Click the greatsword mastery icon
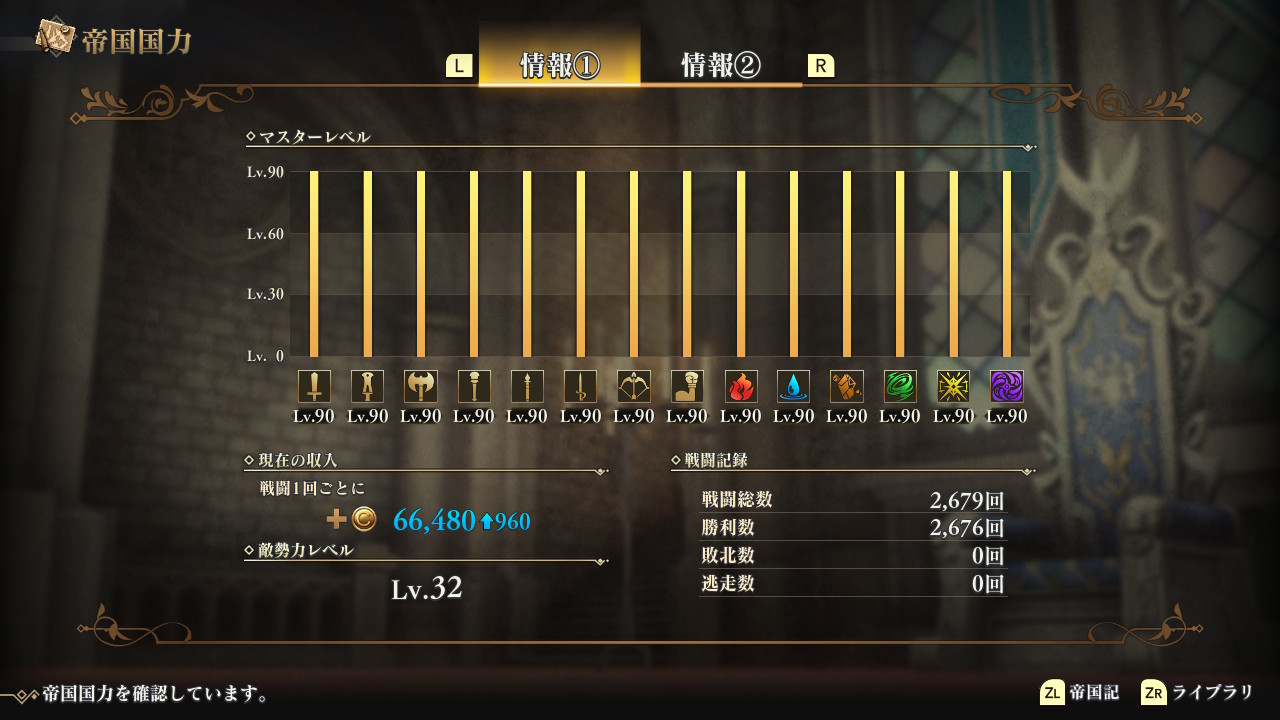This screenshot has height=720, width=1280. click(x=367, y=386)
